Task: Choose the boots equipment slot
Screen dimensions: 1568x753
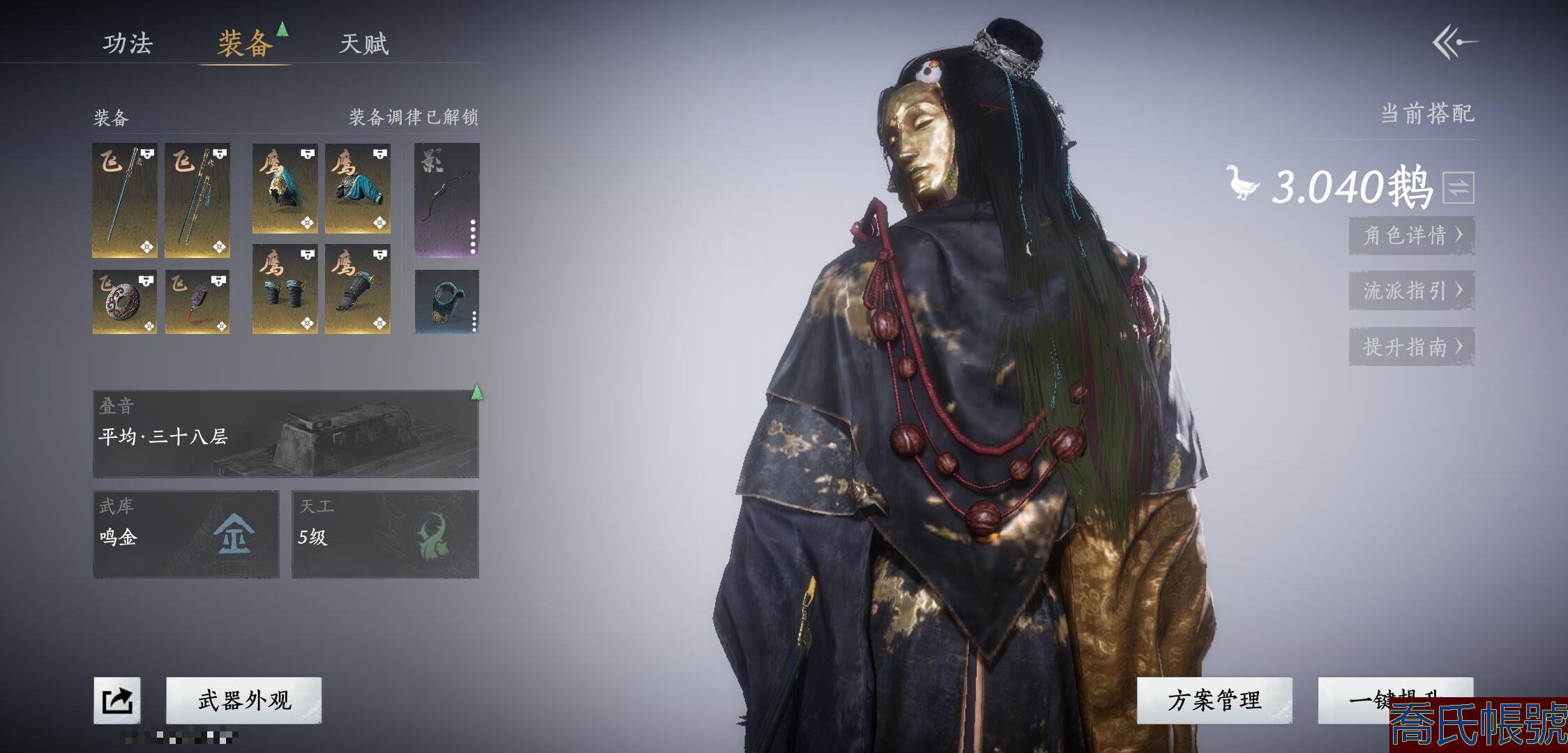Action: [358, 289]
